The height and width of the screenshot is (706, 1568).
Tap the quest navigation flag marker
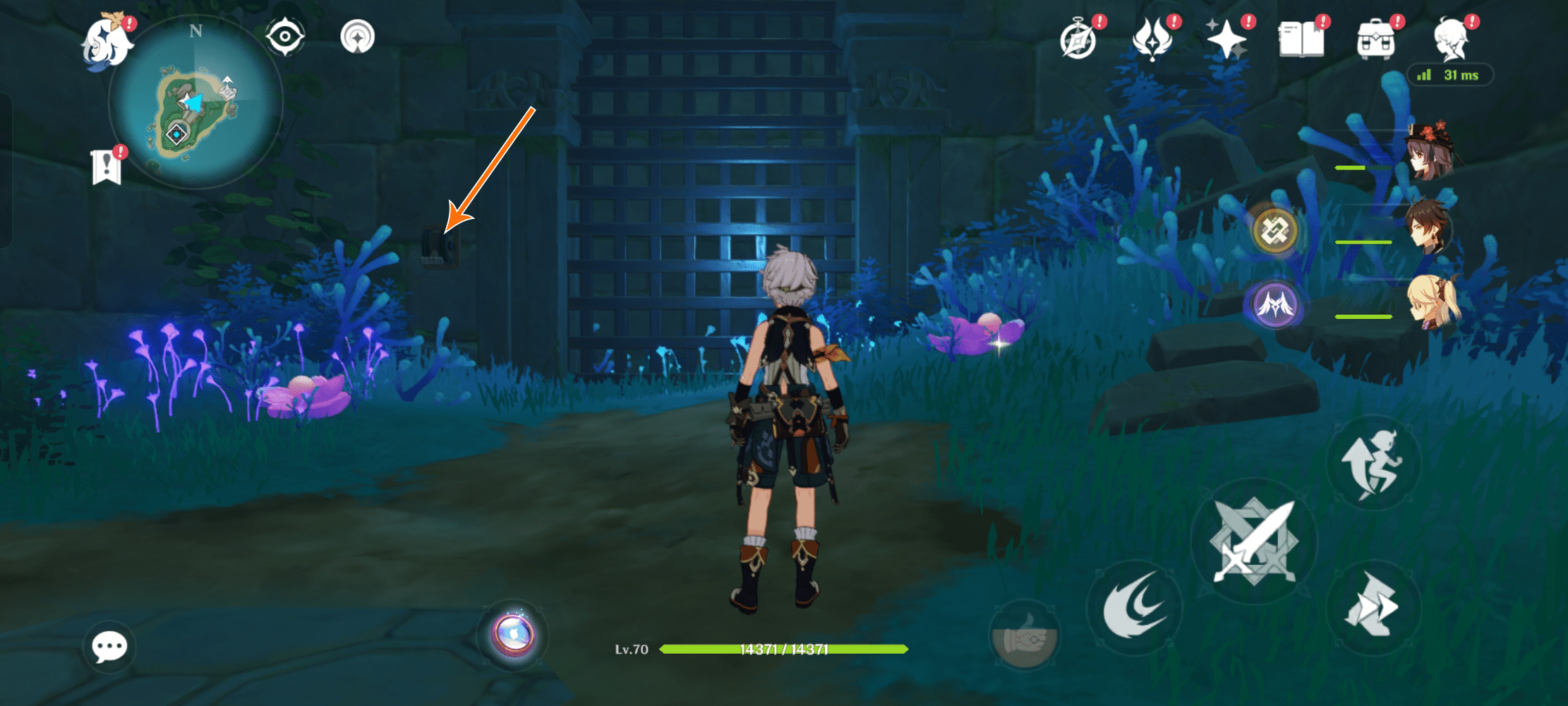tap(106, 164)
